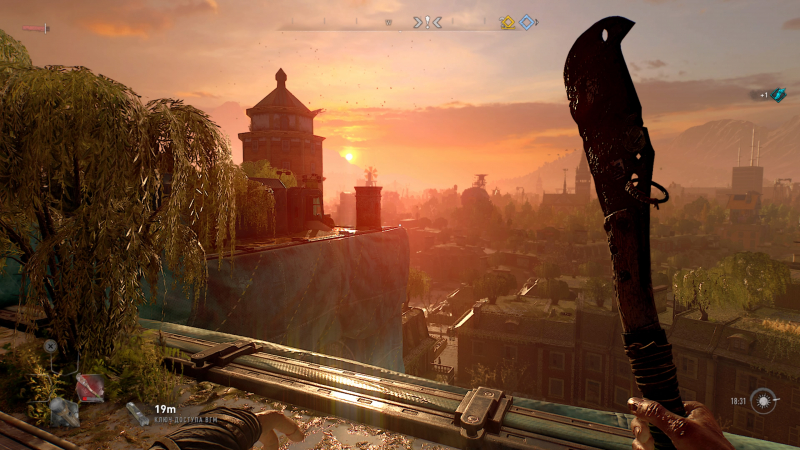Click the sun day-night clock icon
Image resolution: width=800 pixels, height=450 pixels.
click(765, 401)
